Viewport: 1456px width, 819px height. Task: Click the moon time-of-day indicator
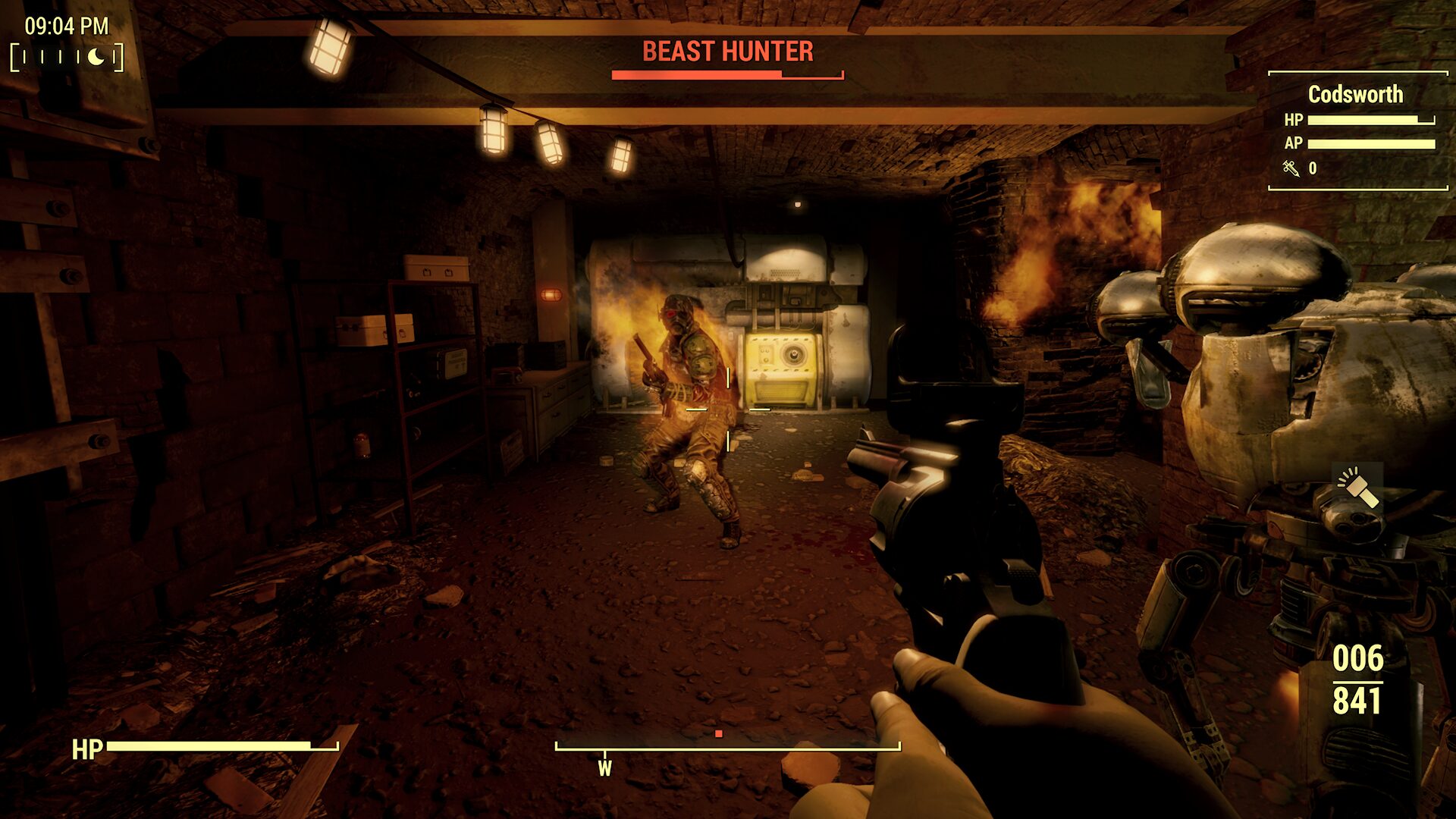tap(96, 57)
